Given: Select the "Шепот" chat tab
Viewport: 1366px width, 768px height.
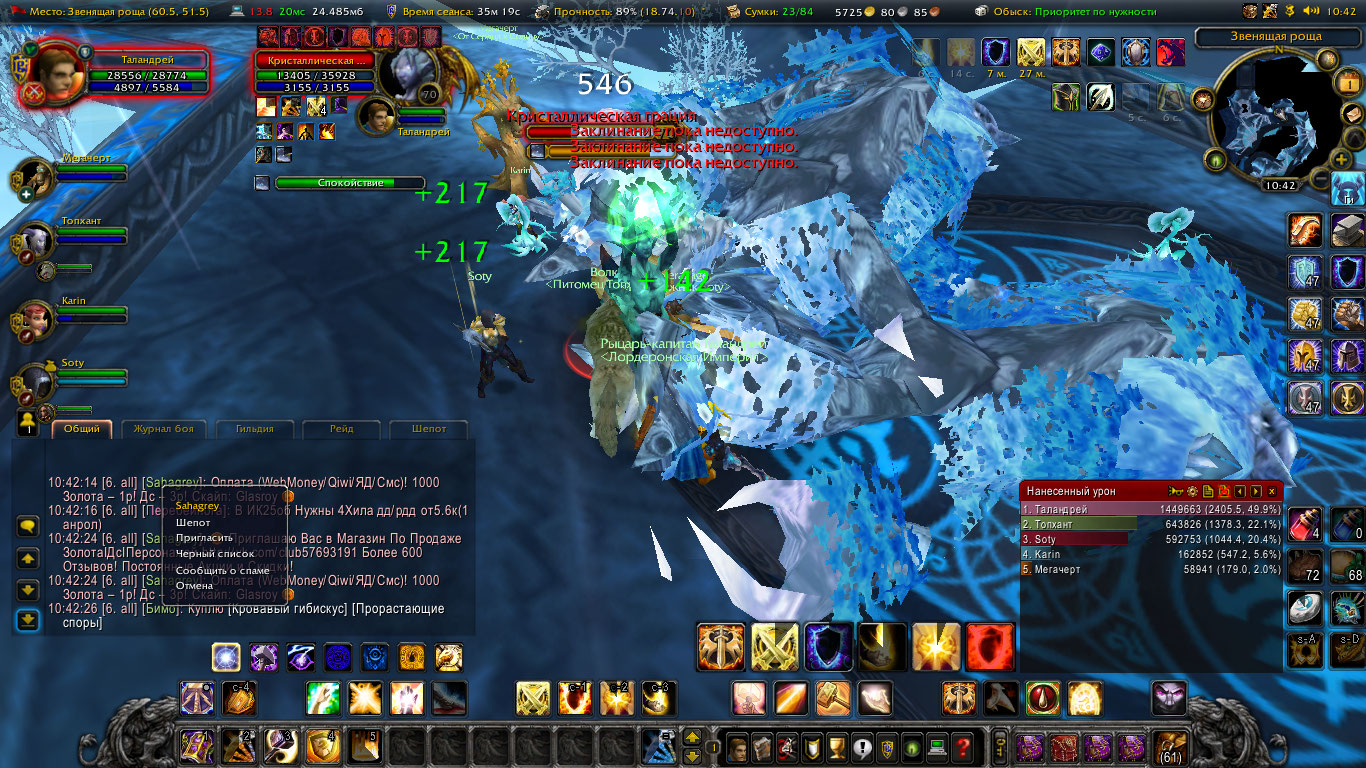Looking at the screenshot, I should click(429, 429).
